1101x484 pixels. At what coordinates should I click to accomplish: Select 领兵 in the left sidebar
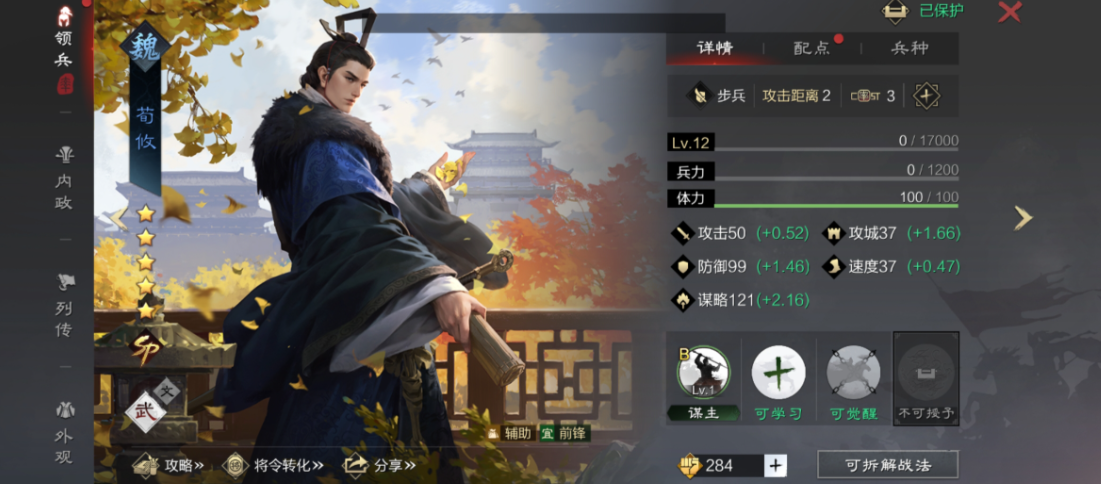click(64, 48)
